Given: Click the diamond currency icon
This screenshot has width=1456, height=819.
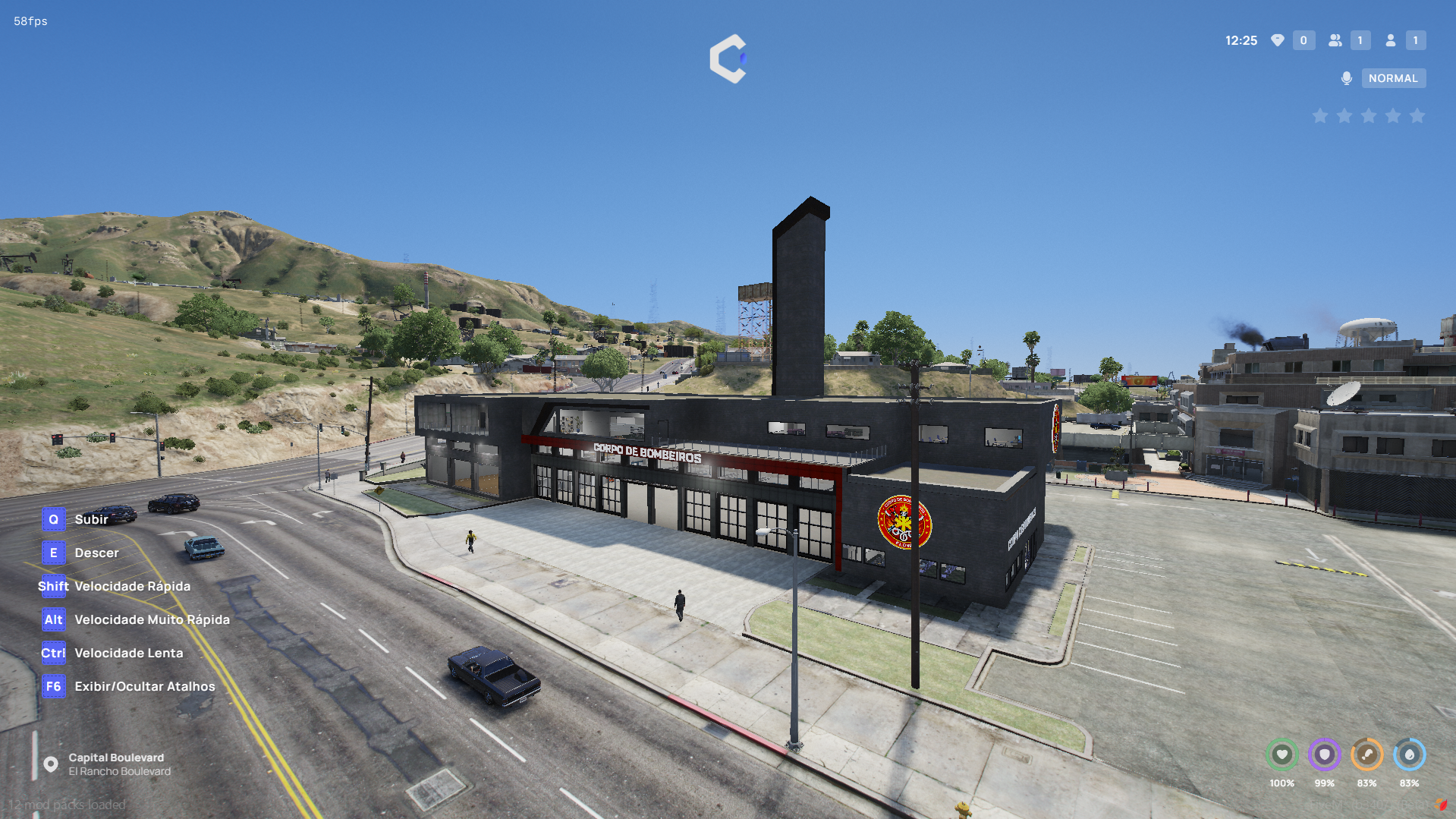Looking at the screenshot, I should pos(1278,40).
